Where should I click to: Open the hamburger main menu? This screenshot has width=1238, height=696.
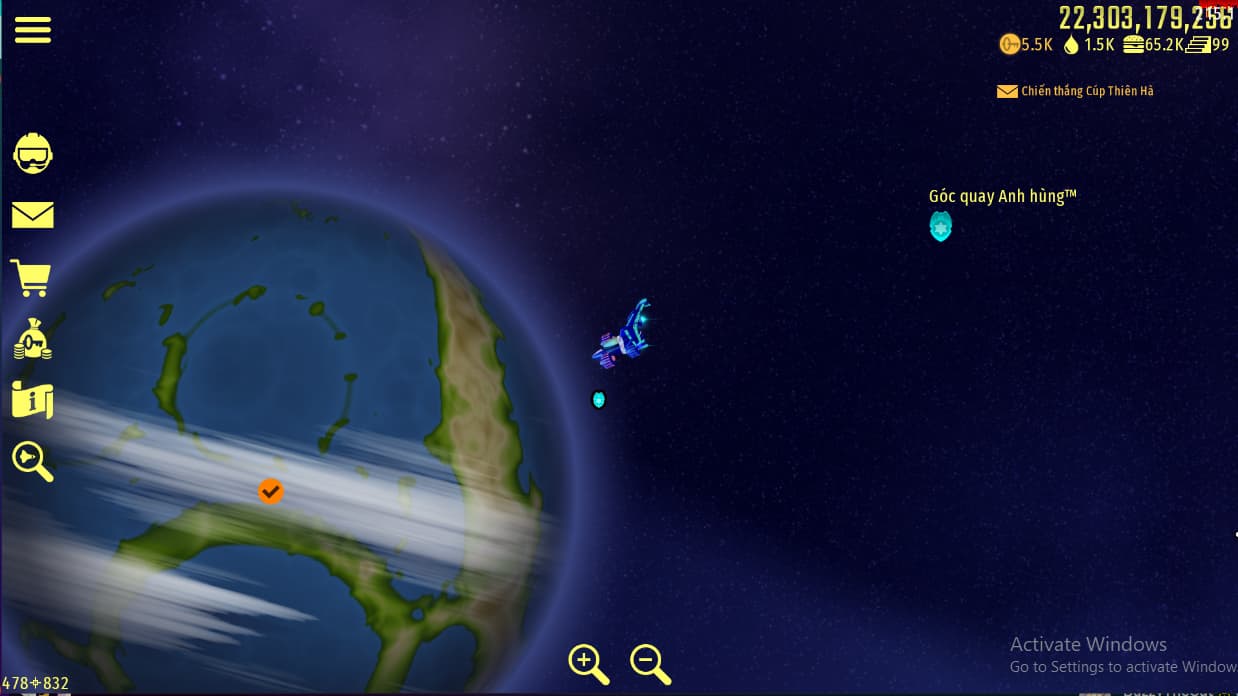click(32, 30)
